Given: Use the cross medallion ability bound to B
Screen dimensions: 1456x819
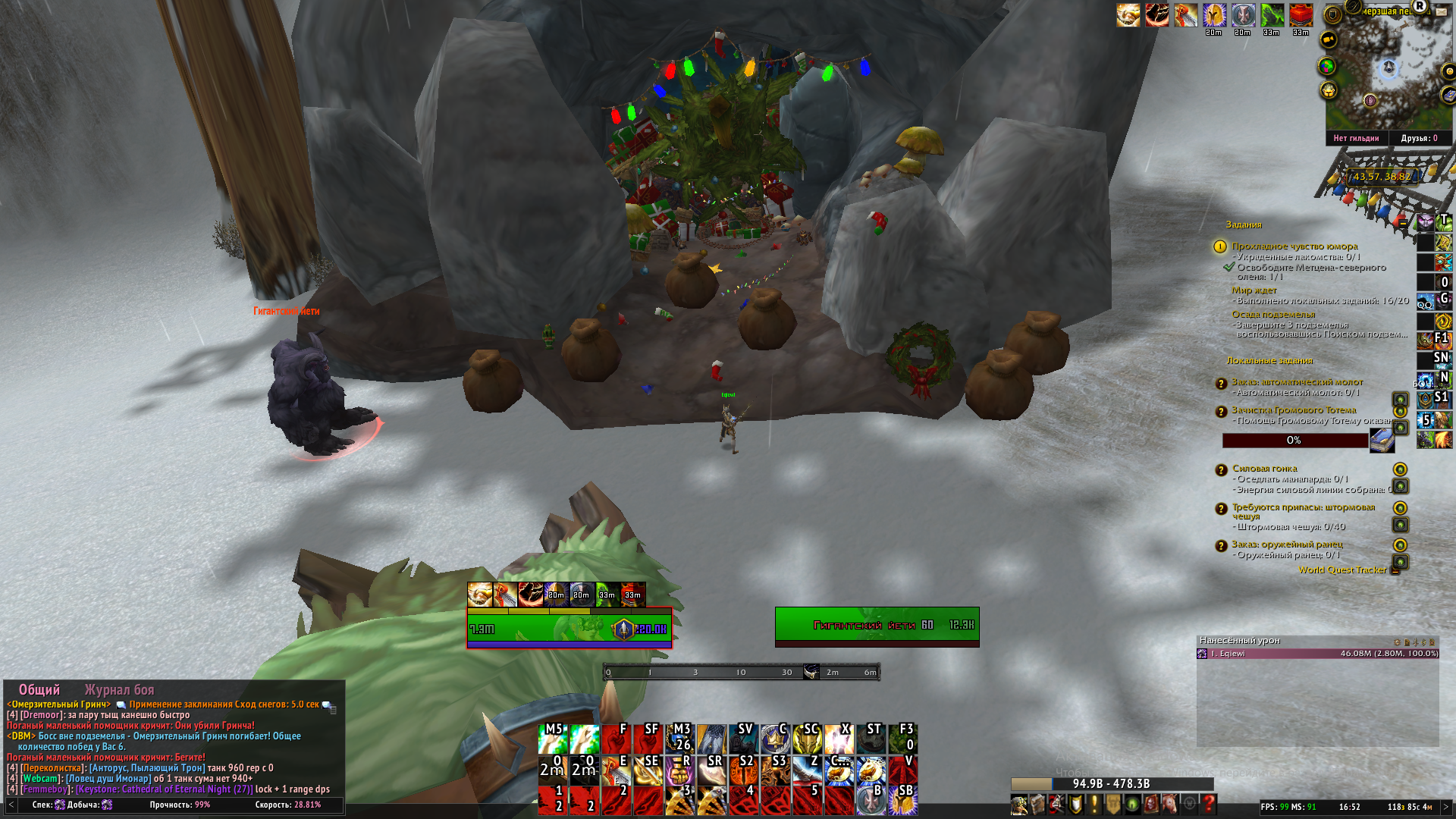Looking at the screenshot, I should (x=871, y=802).
